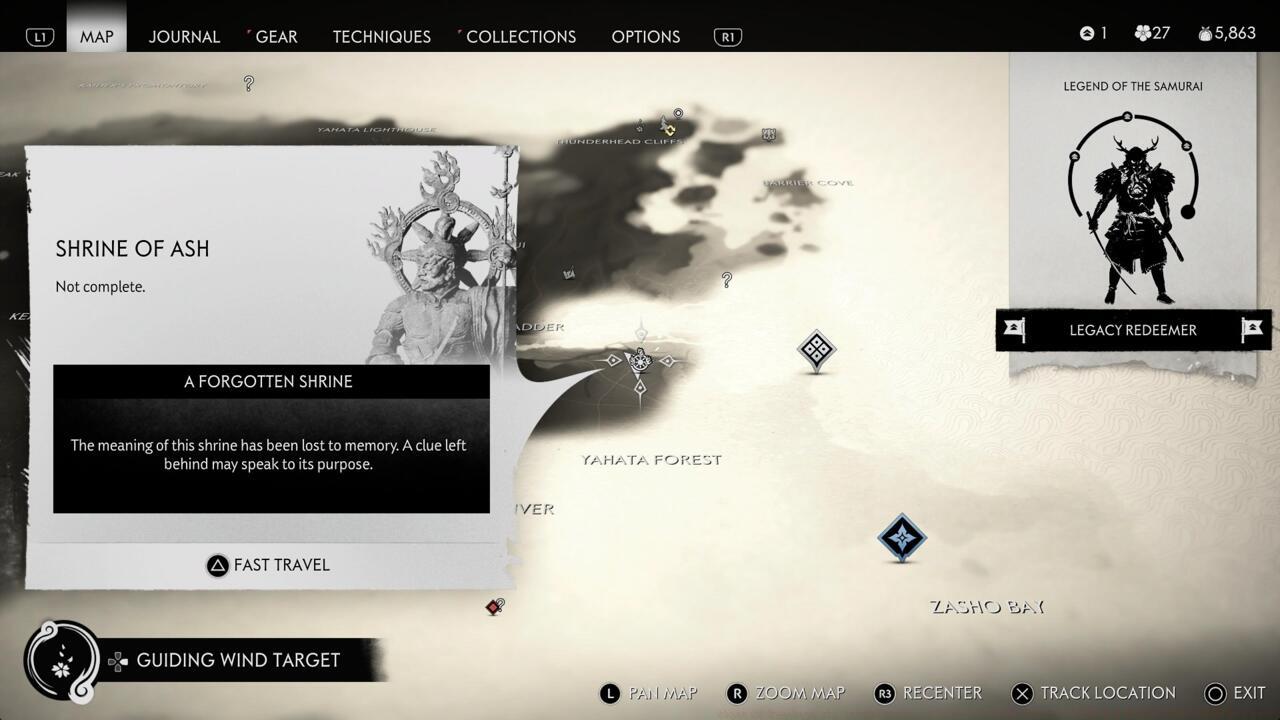Click the technique points icon showing 1

coord(1086,32)
